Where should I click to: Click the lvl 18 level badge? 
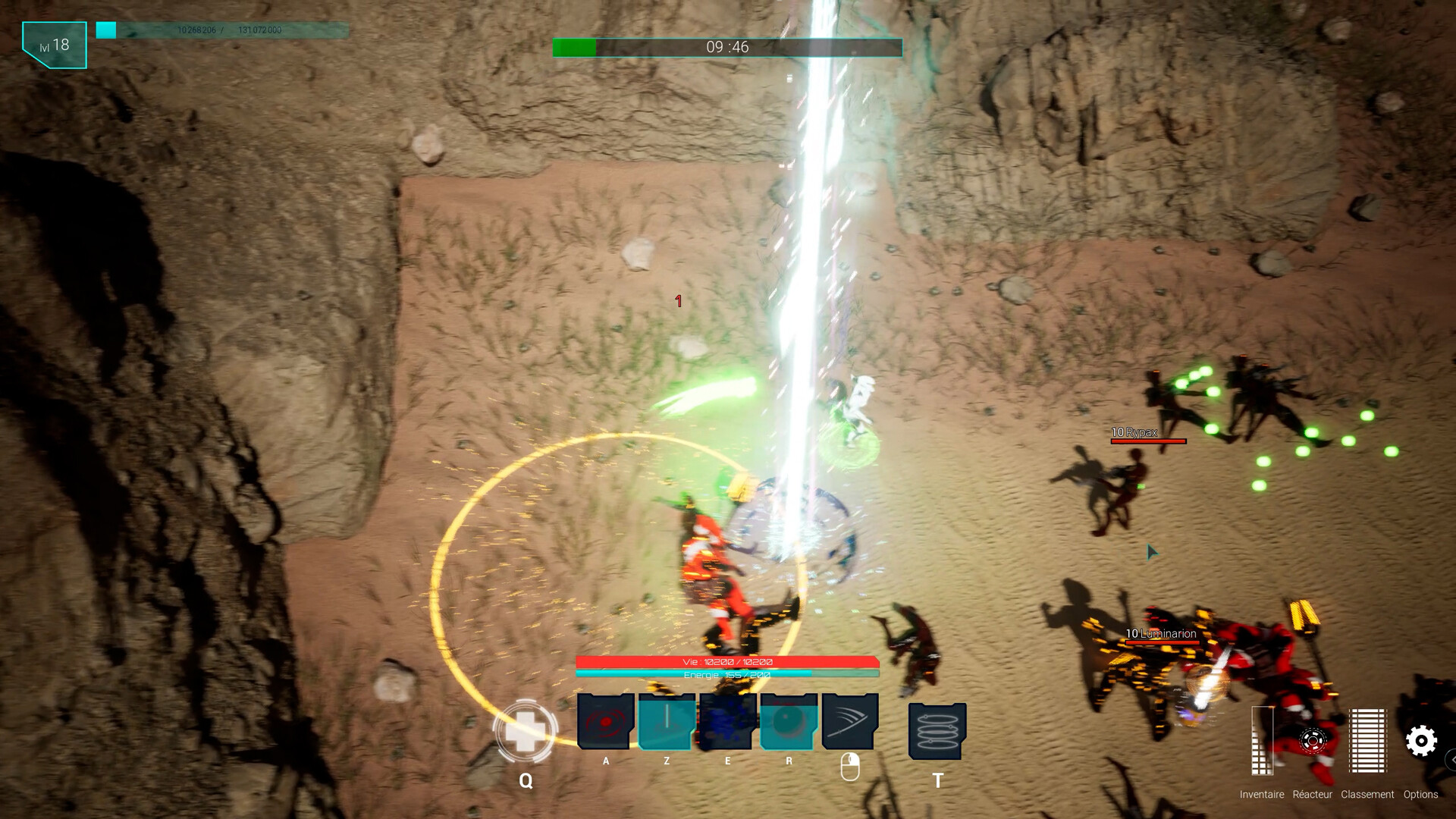(53, 44)
